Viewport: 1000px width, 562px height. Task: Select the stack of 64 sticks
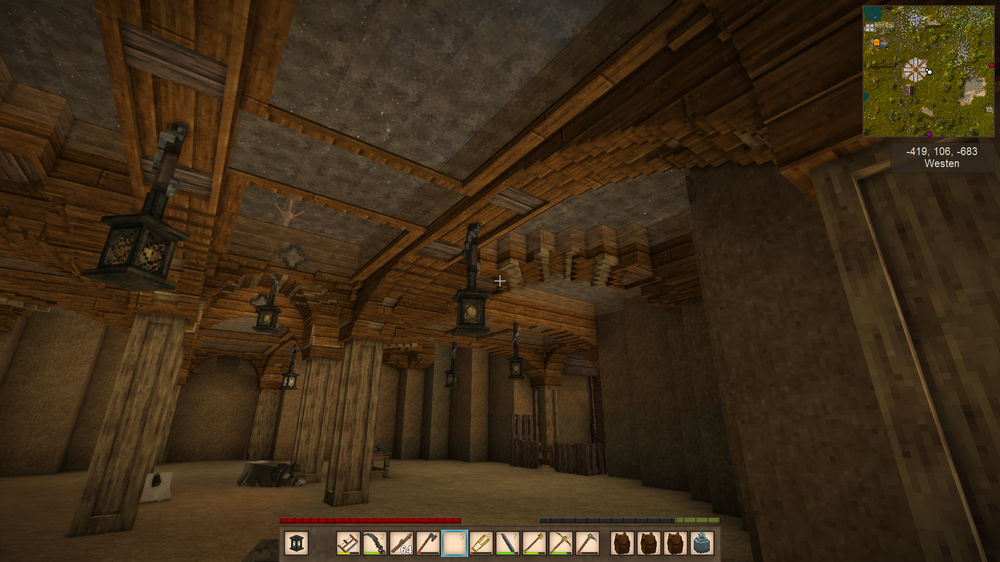401,543
